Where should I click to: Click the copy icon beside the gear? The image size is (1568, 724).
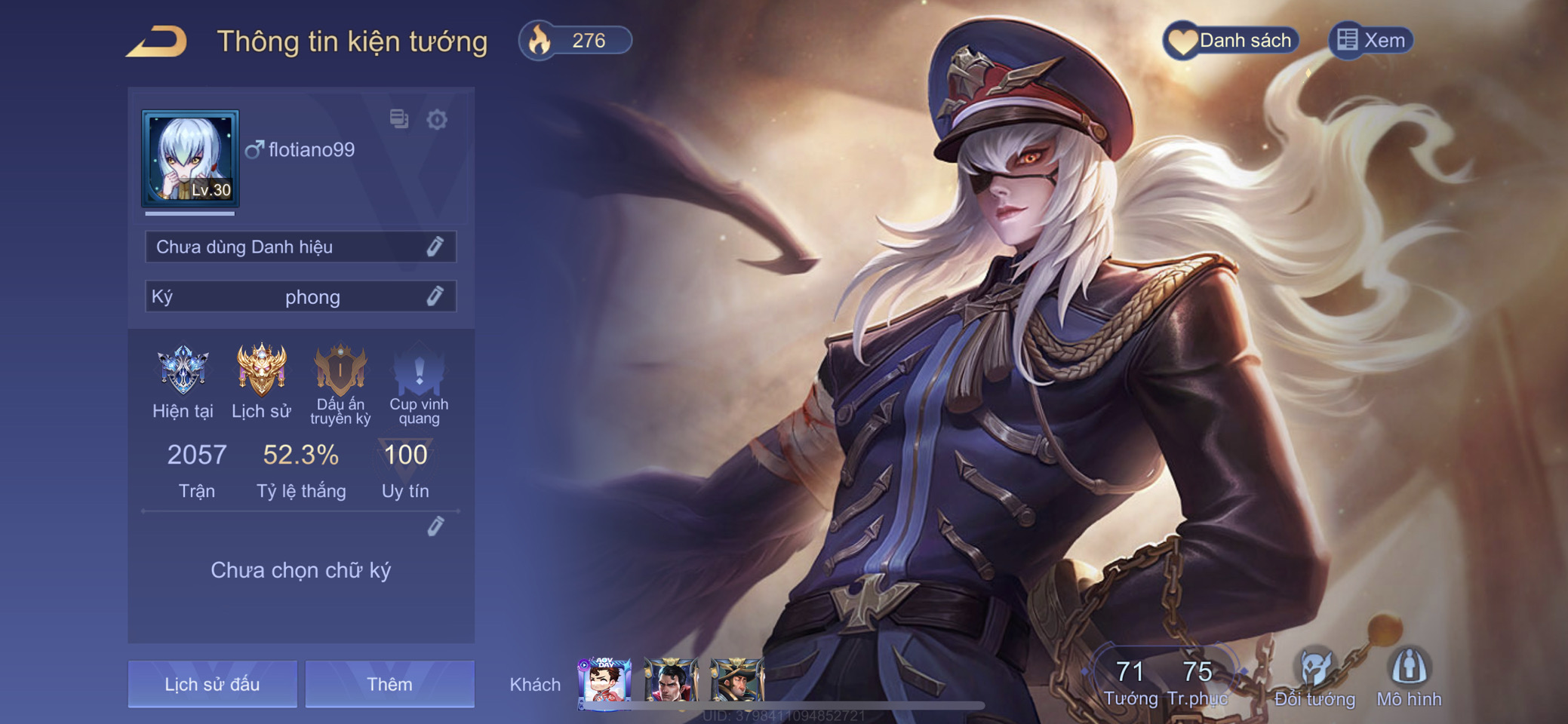pyautogui.click(x=398, y=118)
